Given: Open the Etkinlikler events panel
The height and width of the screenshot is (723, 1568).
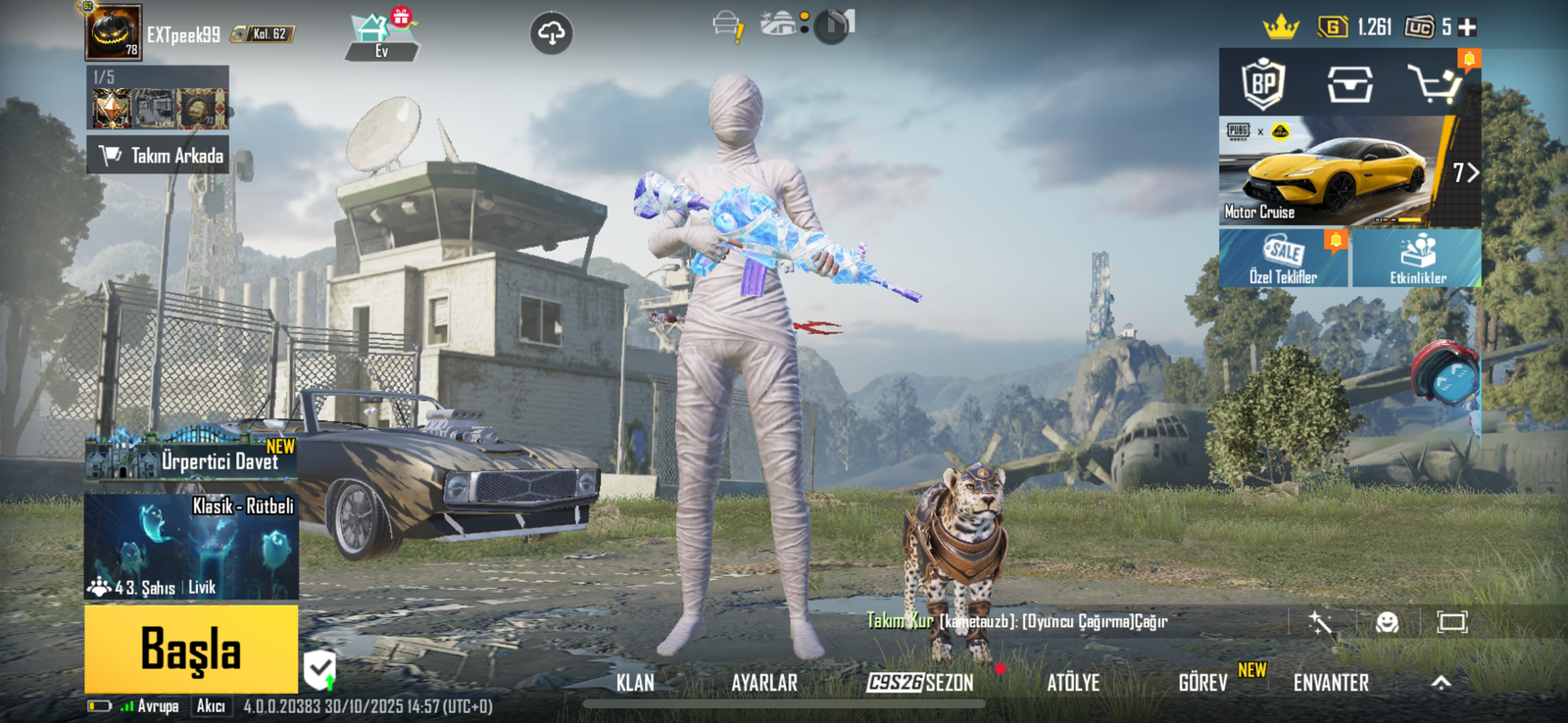Looking at the screenshot, I should pos(1417,259).
